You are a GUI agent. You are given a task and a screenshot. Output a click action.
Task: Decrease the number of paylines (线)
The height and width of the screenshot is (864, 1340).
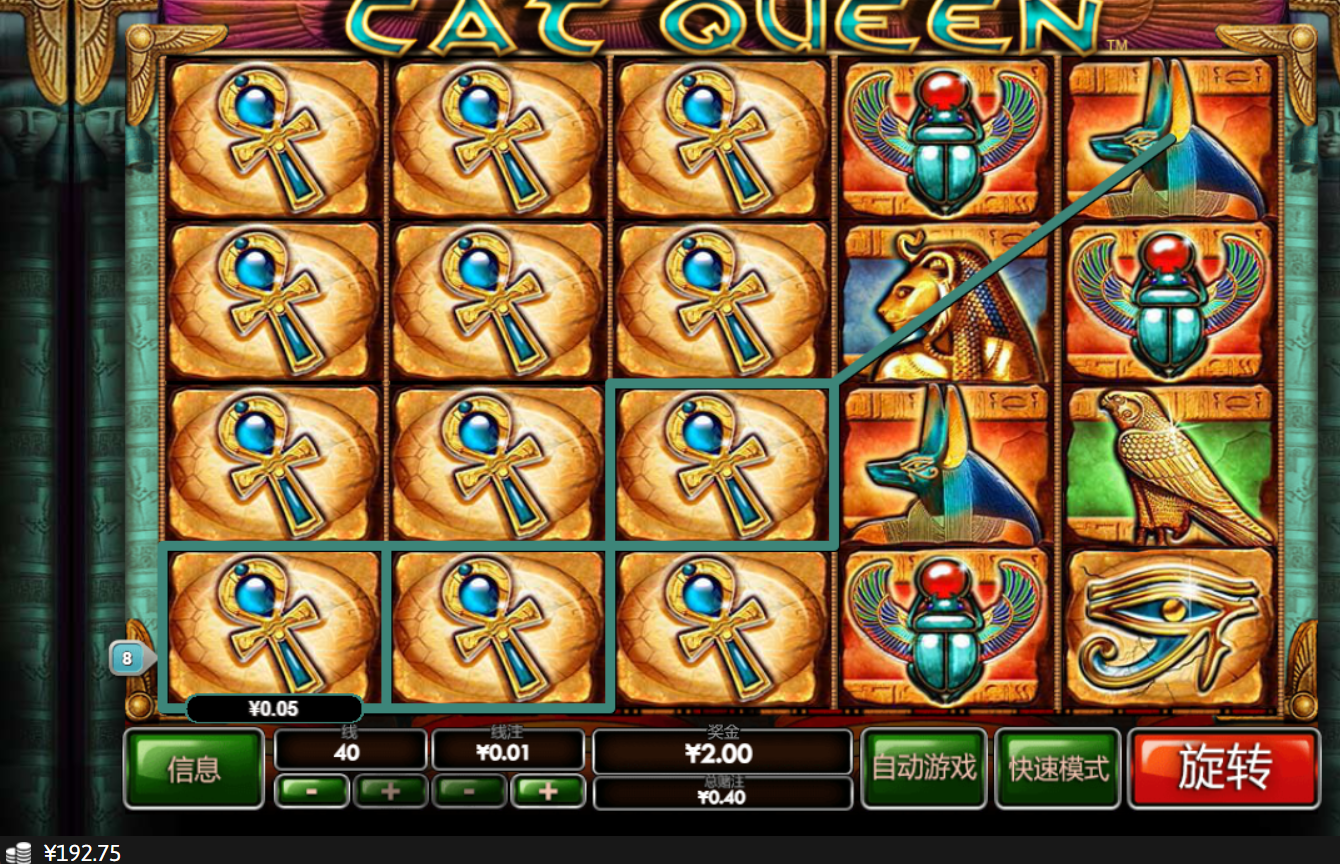coord(312,791)
